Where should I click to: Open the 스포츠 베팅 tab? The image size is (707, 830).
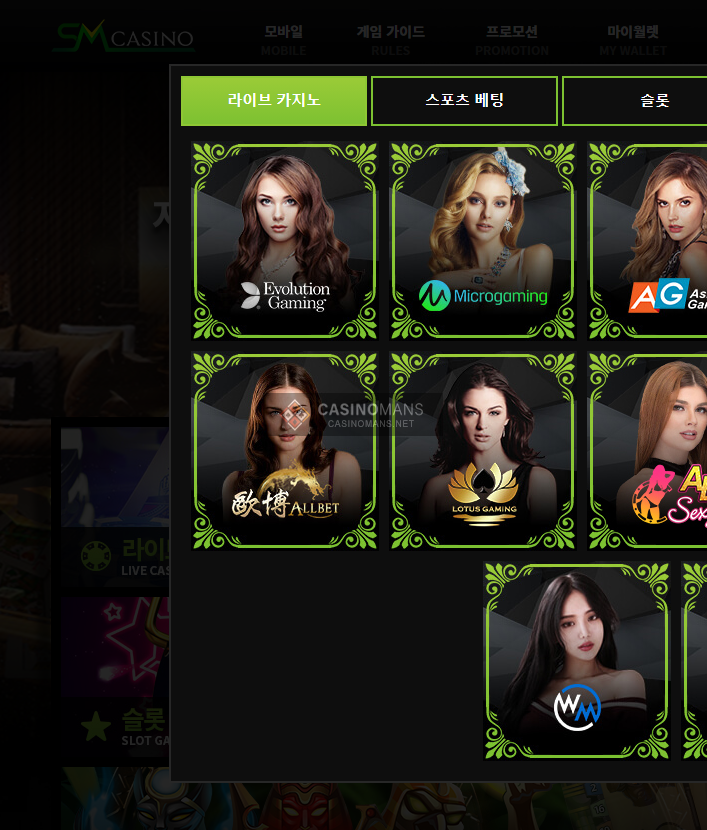tap(464, 101)
